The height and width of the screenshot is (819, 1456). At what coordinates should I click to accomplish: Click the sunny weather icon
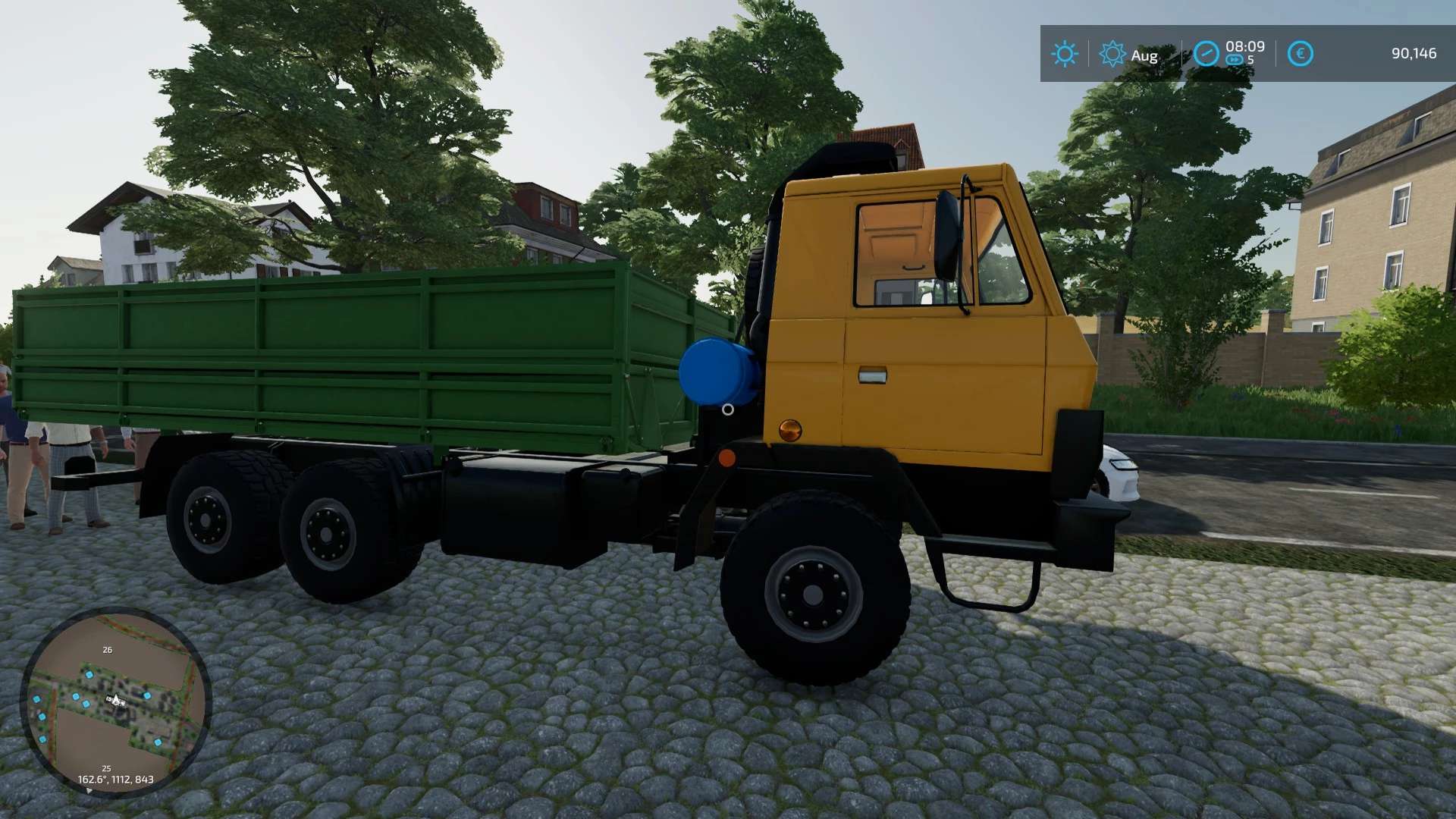pyautogui.click(x=1065, y=54)
